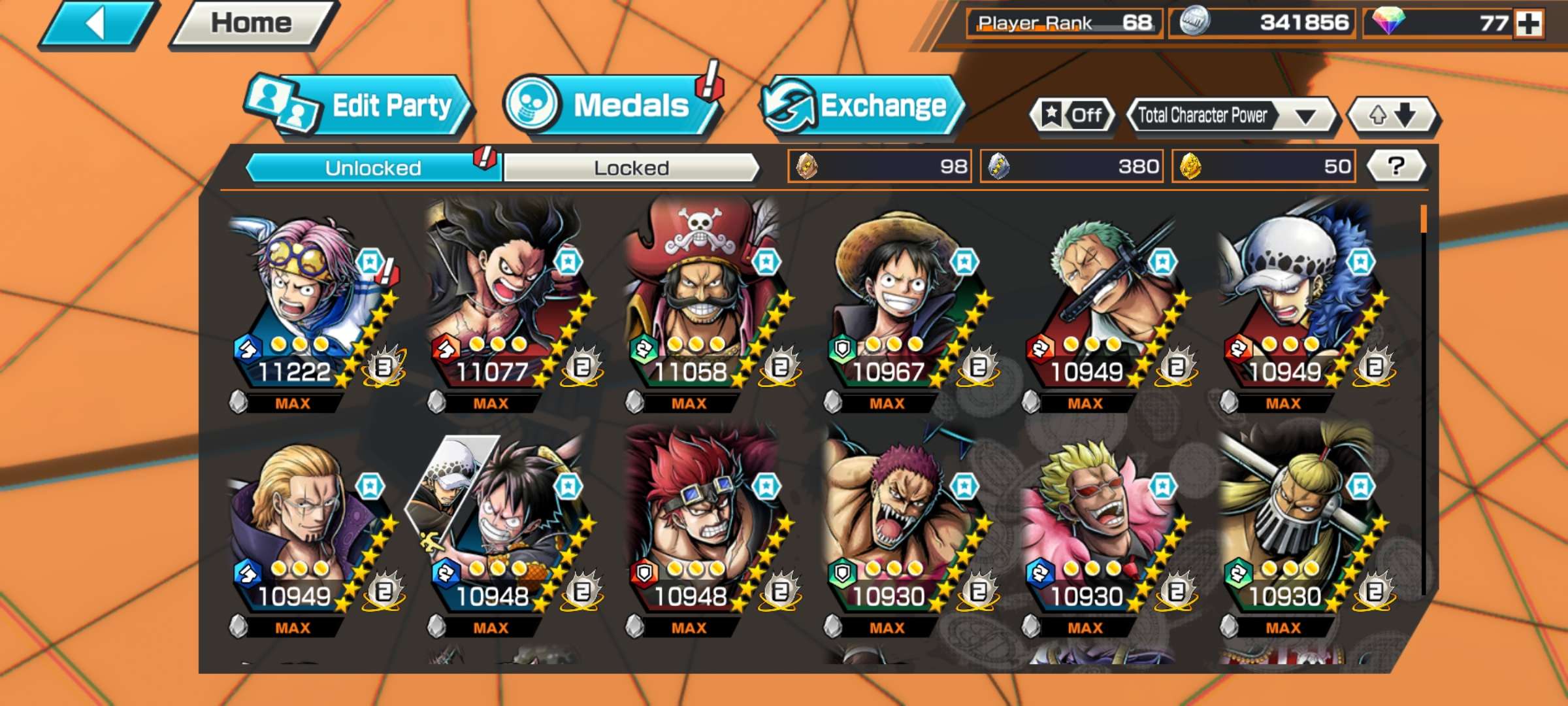Reverse the sort order with arrows button

[1393, 116]
